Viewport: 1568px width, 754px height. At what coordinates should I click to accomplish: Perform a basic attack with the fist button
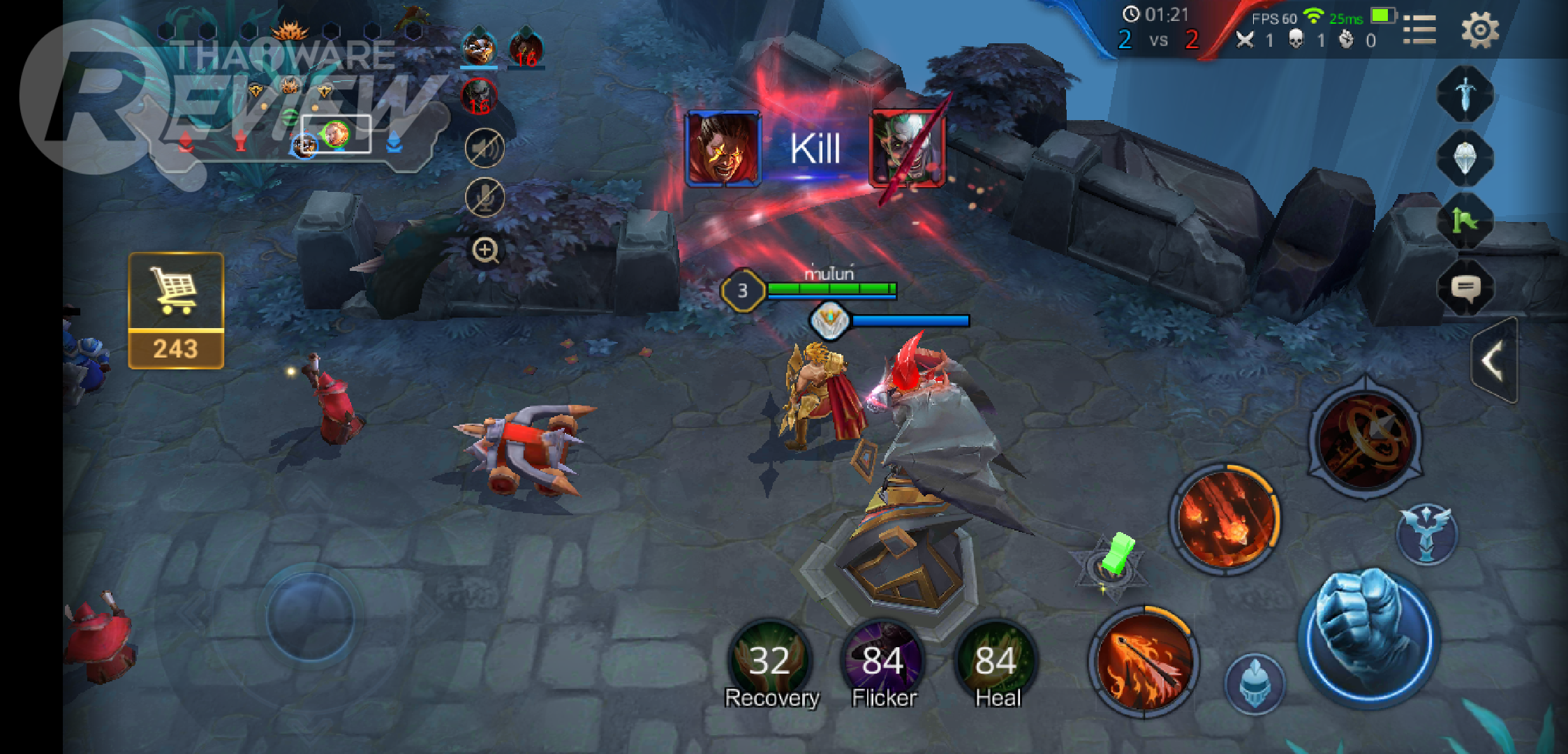tap(1367, 637)
